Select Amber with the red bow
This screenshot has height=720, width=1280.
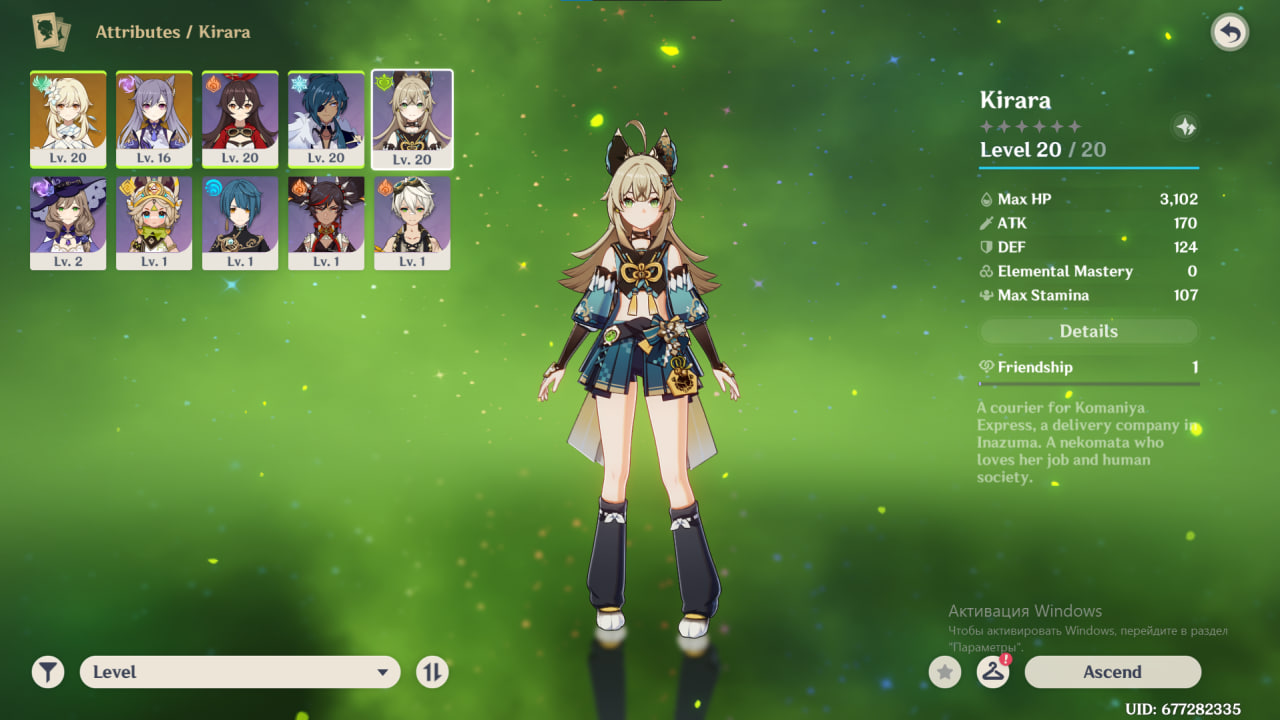coord(240,119)
